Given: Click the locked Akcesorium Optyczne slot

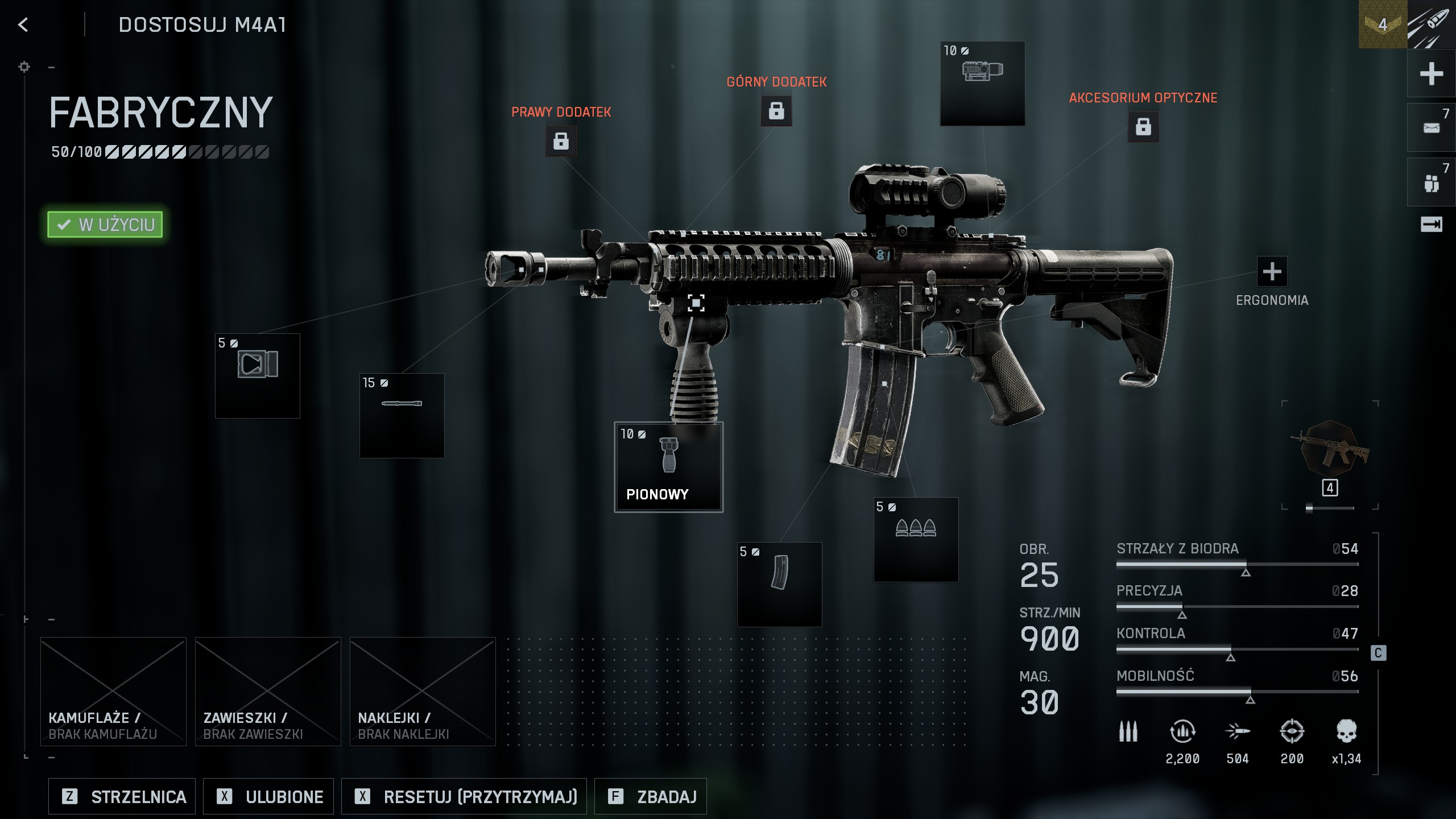Looking at the screenshot, I should pyautogui.click(x=1143, y=126).
